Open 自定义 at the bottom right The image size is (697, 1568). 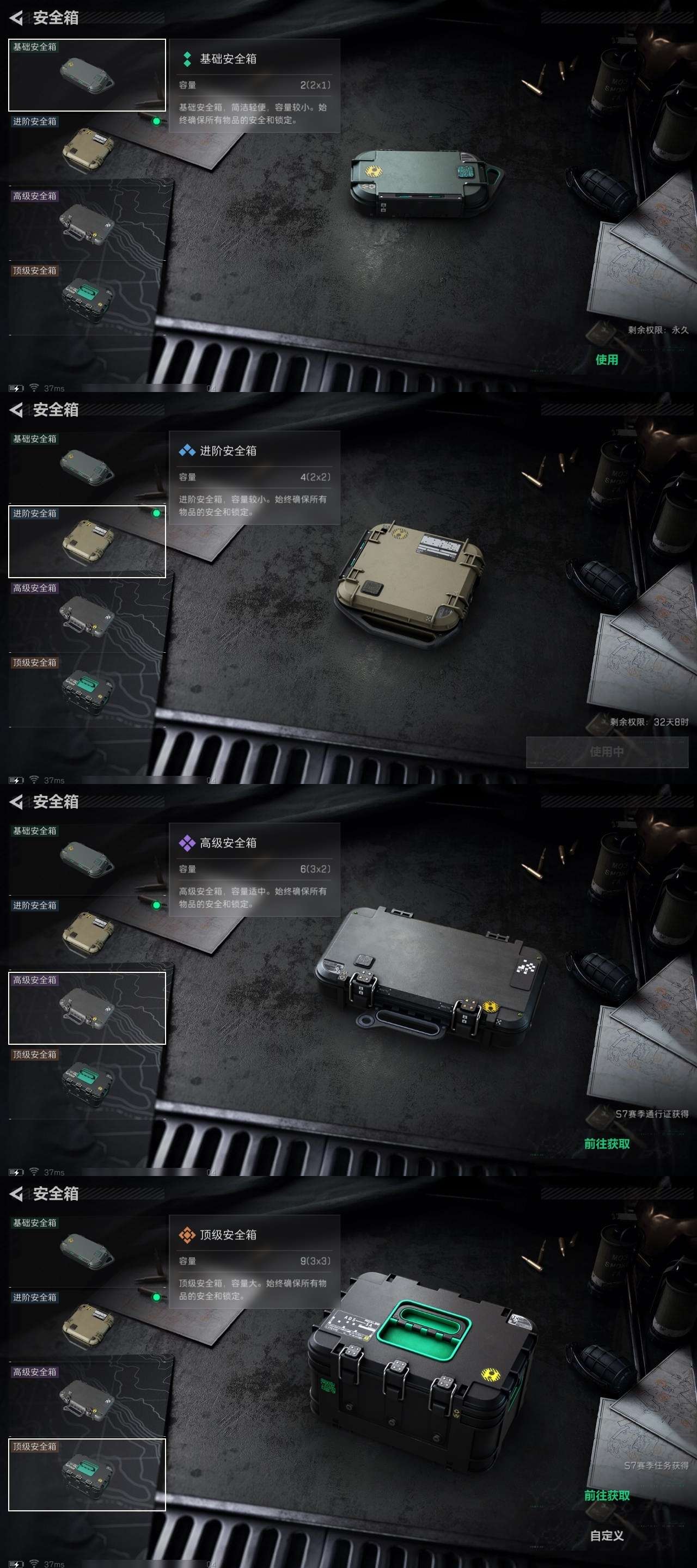(607, 1536)
